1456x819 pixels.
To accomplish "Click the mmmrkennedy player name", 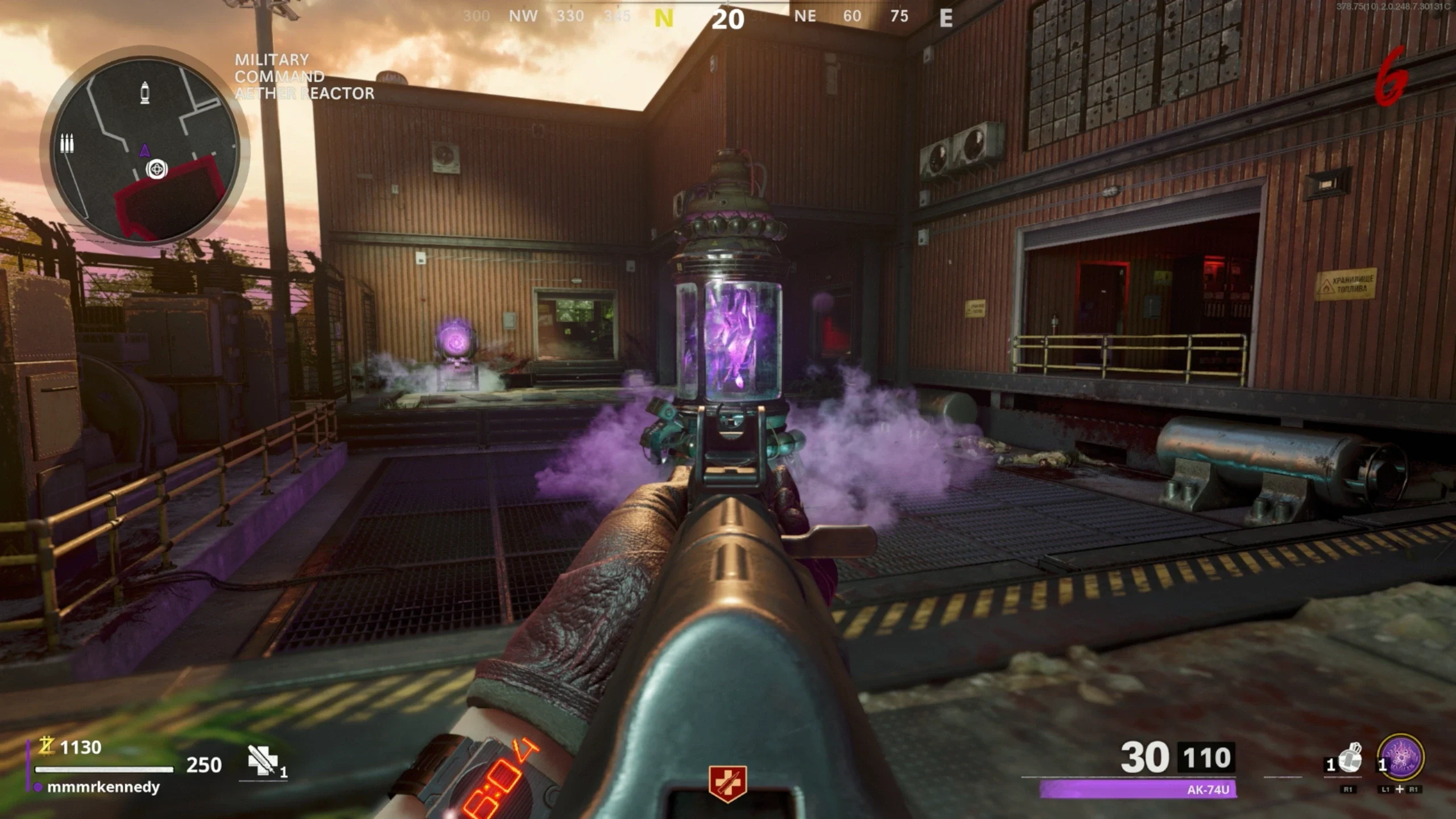I will point(103,787).
